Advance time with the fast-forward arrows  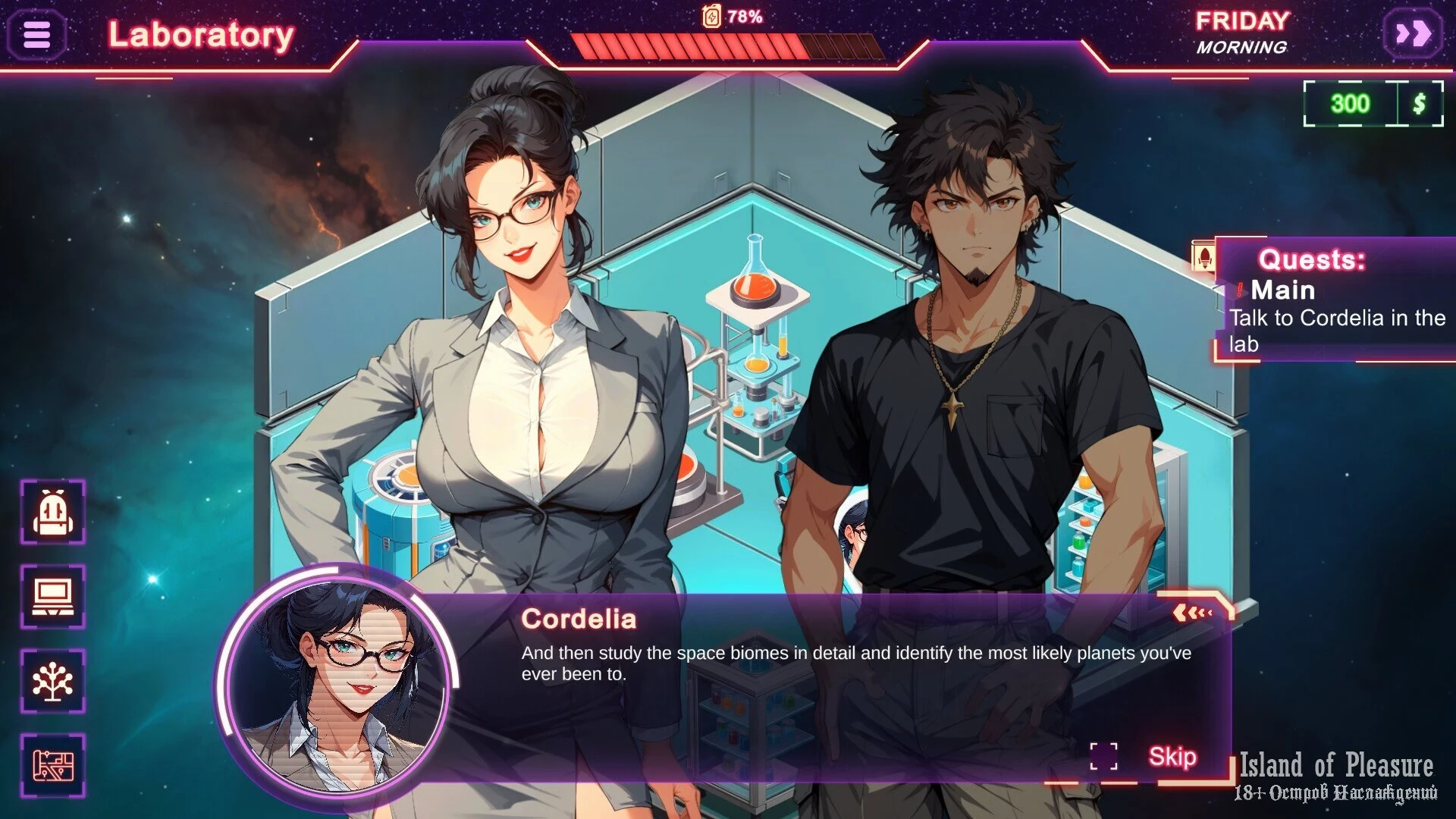pyautogui.click(x=1413, y=34)
